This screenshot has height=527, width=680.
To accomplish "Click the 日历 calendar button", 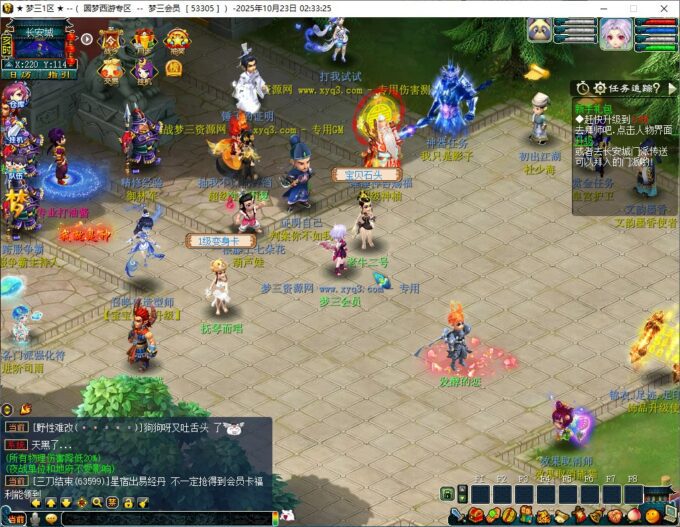I will pos(19,75).
